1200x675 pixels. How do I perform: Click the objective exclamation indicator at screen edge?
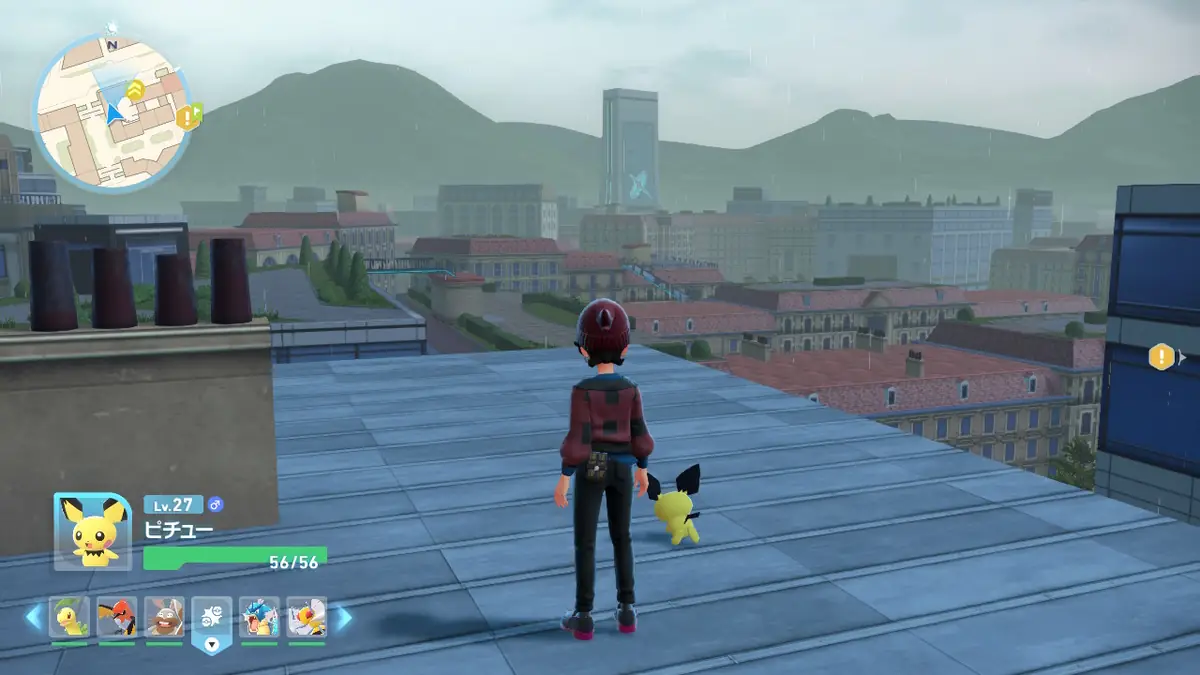(x=1161, y=356)
